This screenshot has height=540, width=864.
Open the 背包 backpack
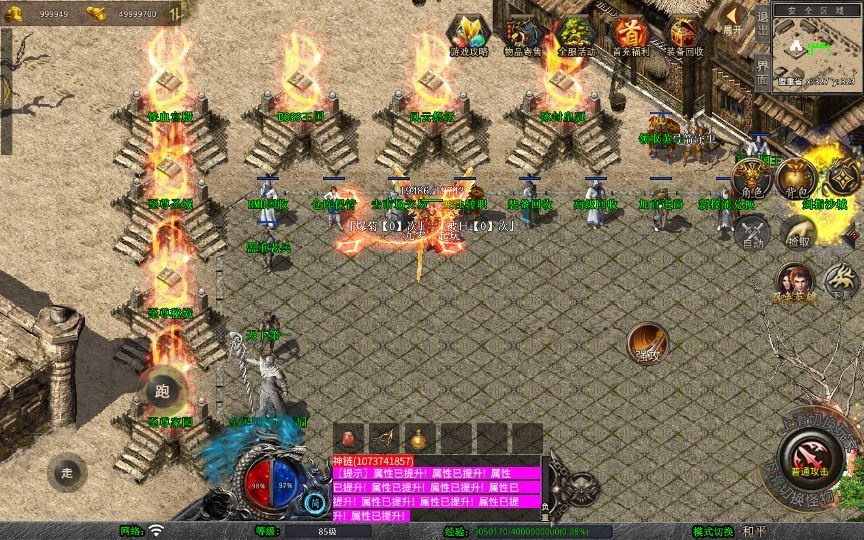pyautogui.click(x=797, y=179)
